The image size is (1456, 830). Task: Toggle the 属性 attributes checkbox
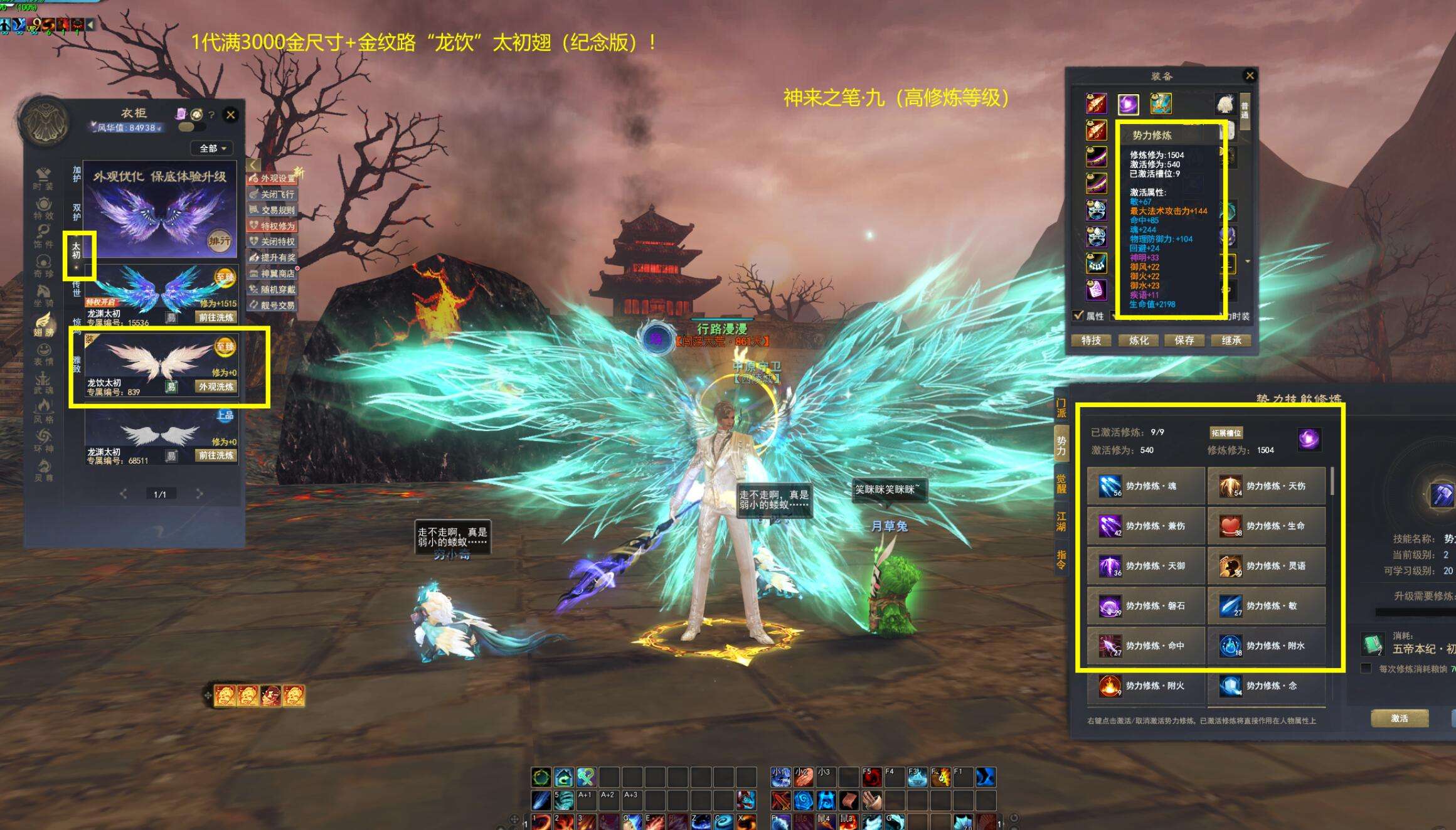coord(1078,316)
